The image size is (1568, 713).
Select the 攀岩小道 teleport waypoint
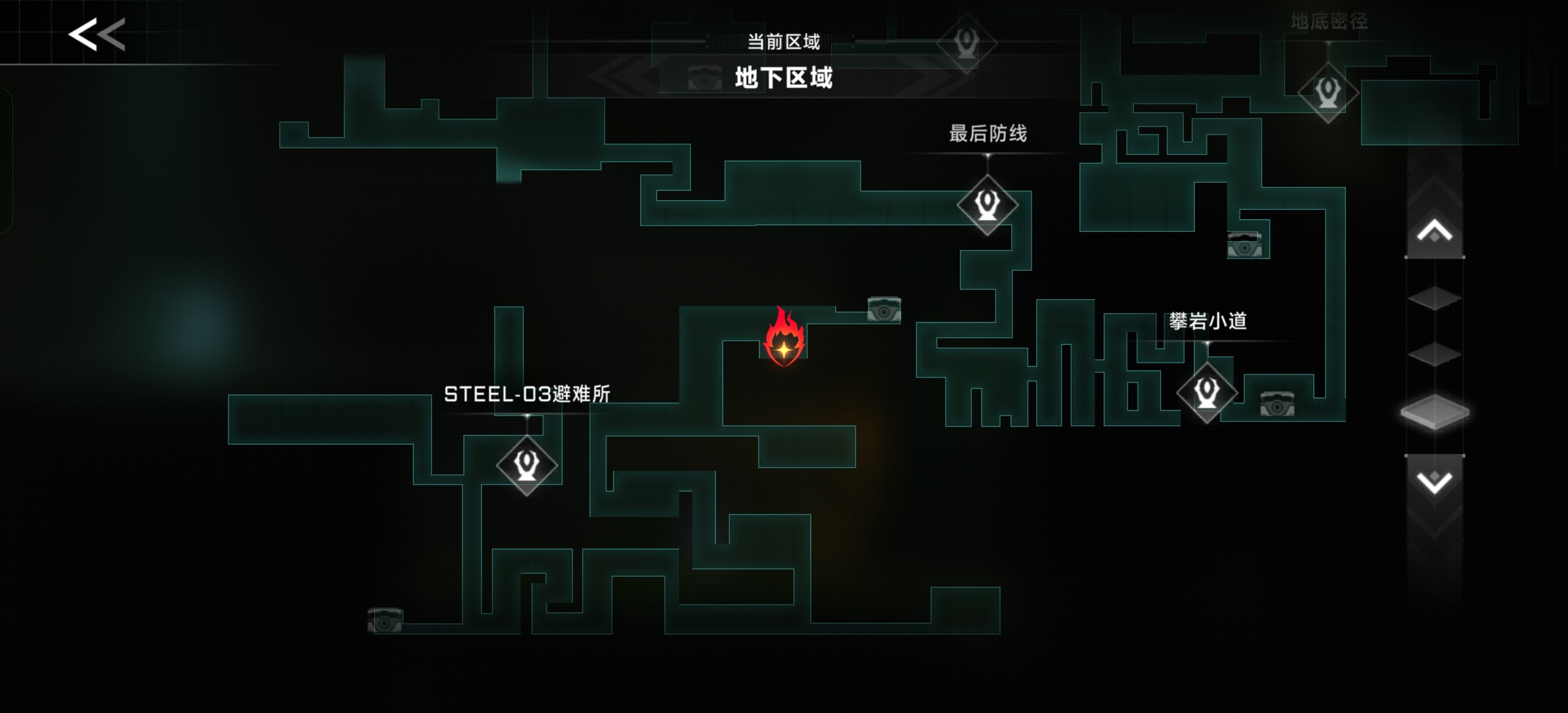click(x=1206, y=392)
